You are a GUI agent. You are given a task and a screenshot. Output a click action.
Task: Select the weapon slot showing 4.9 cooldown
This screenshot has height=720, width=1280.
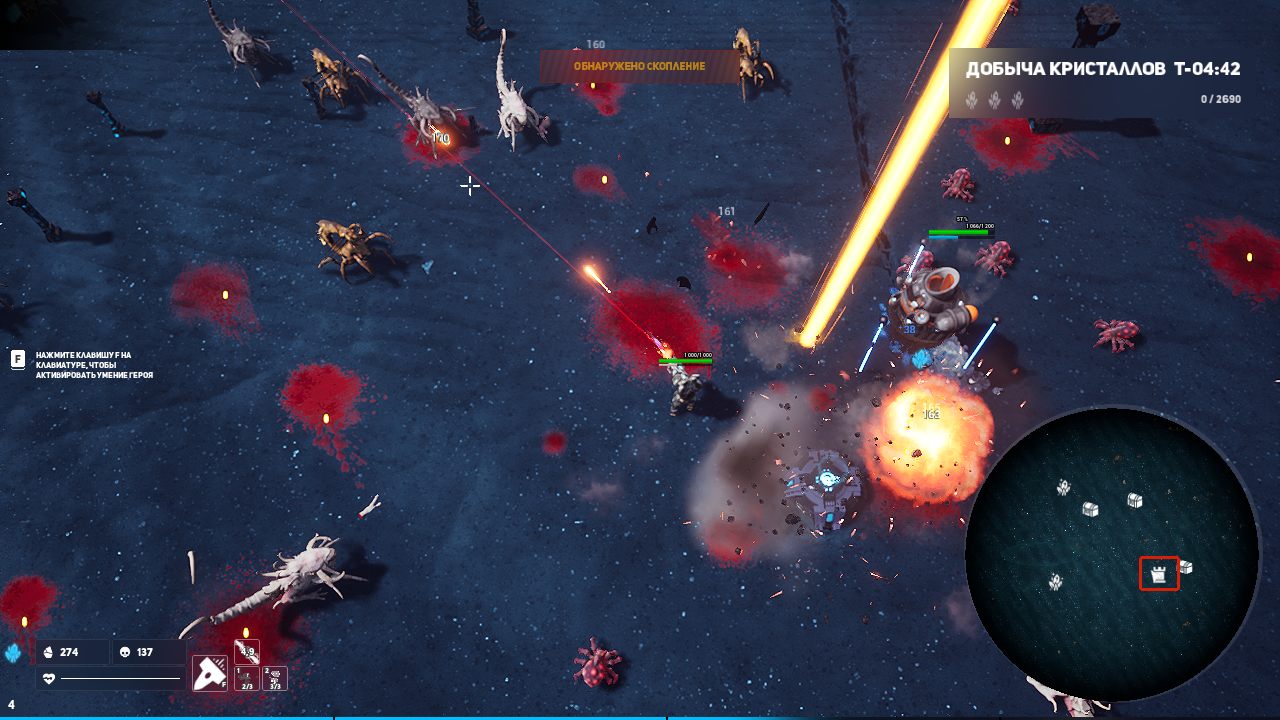[x=246, y=651]
